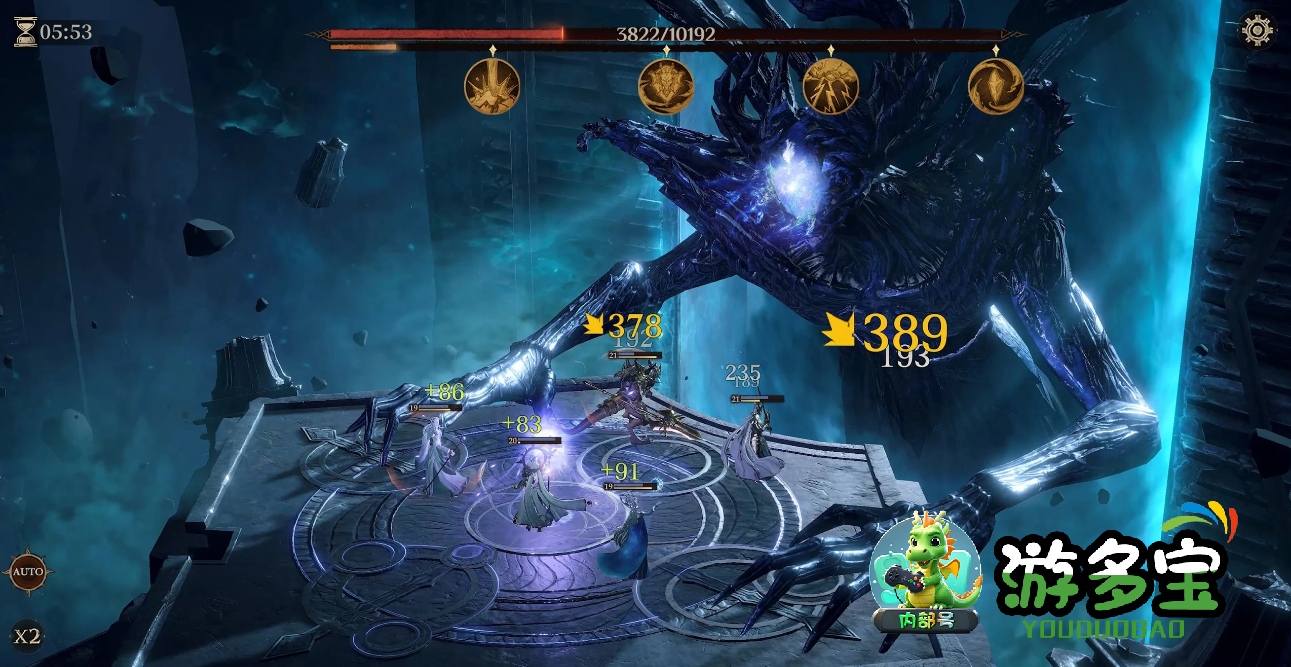Click the green dragon mascot overlay badge

[925, 574]
